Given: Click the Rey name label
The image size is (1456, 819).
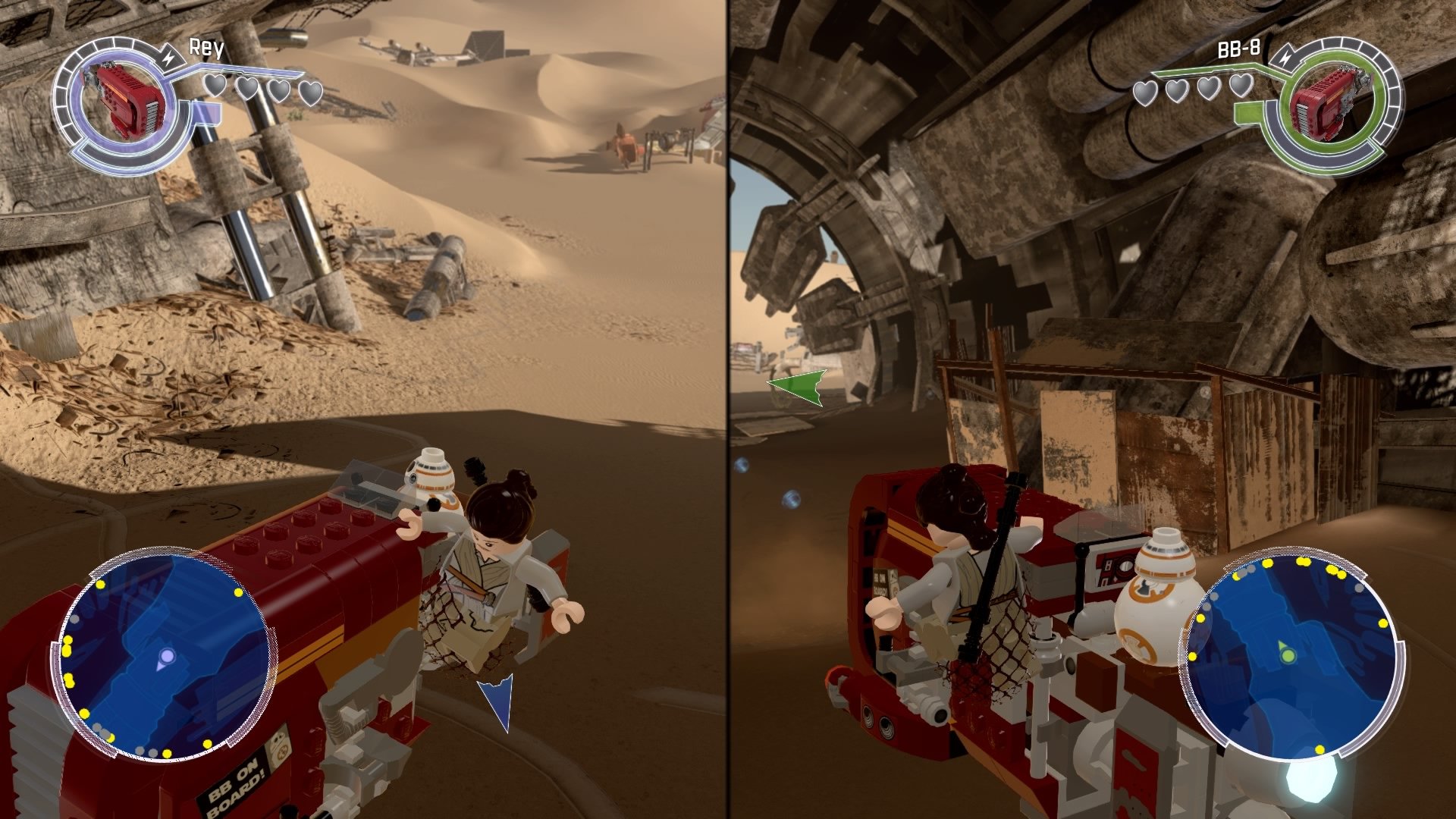Looking at the screenshot, I should (x=205, y=47).
